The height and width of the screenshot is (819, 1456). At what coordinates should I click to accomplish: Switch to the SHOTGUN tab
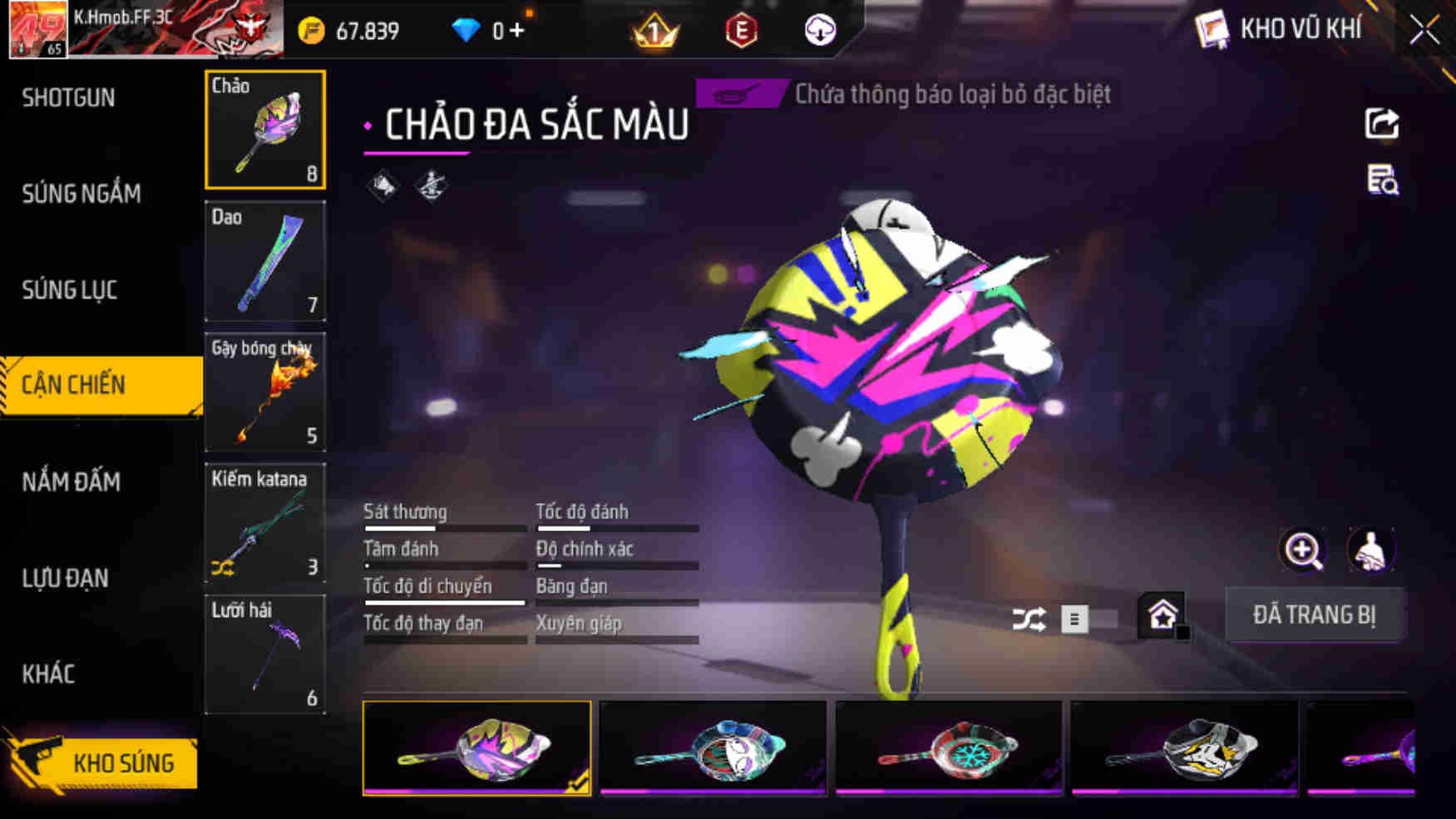[68, 97]
